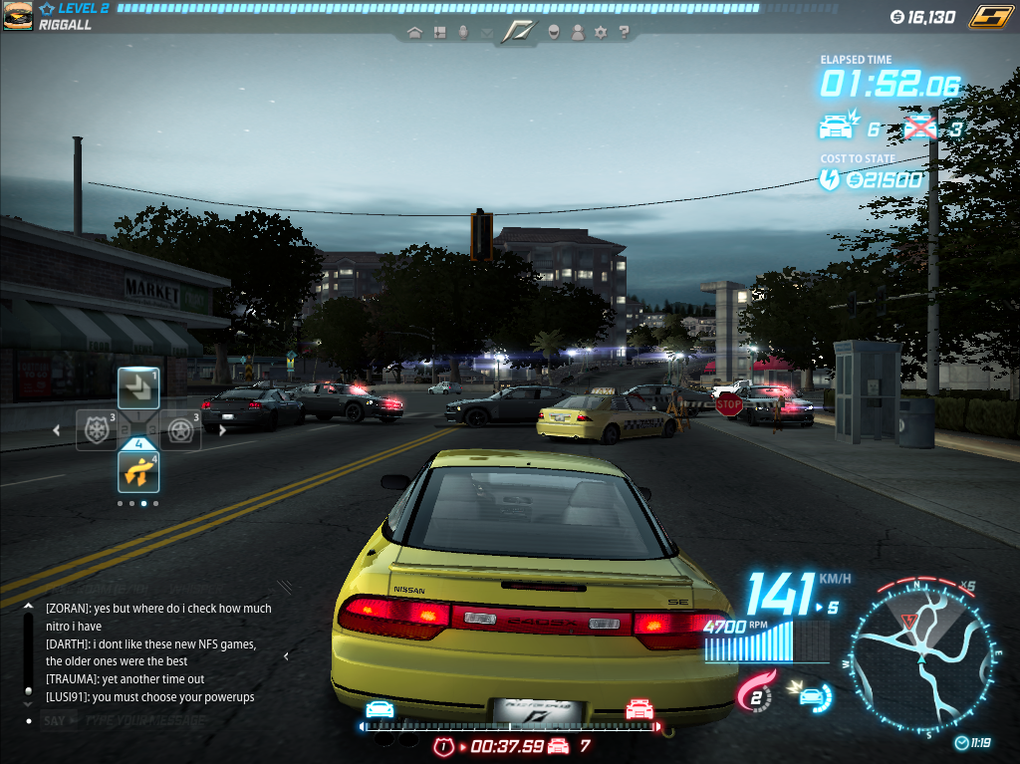Image resolution: width=1020 pixels, height=764 pixels.
Task: Open the settings gear icon
Action: click(x=600, y=32)
